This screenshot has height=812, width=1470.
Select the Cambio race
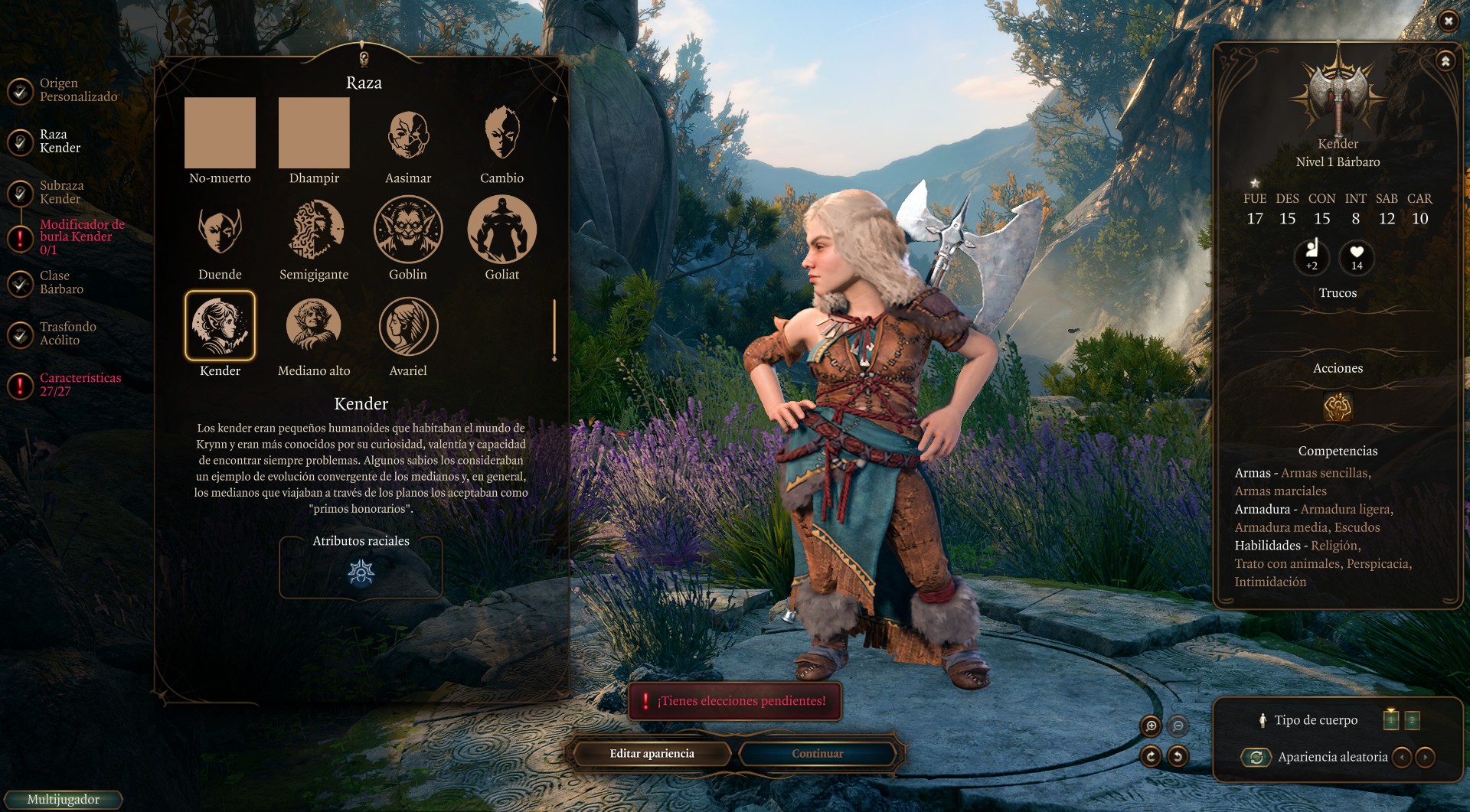[x=501, y=134]
